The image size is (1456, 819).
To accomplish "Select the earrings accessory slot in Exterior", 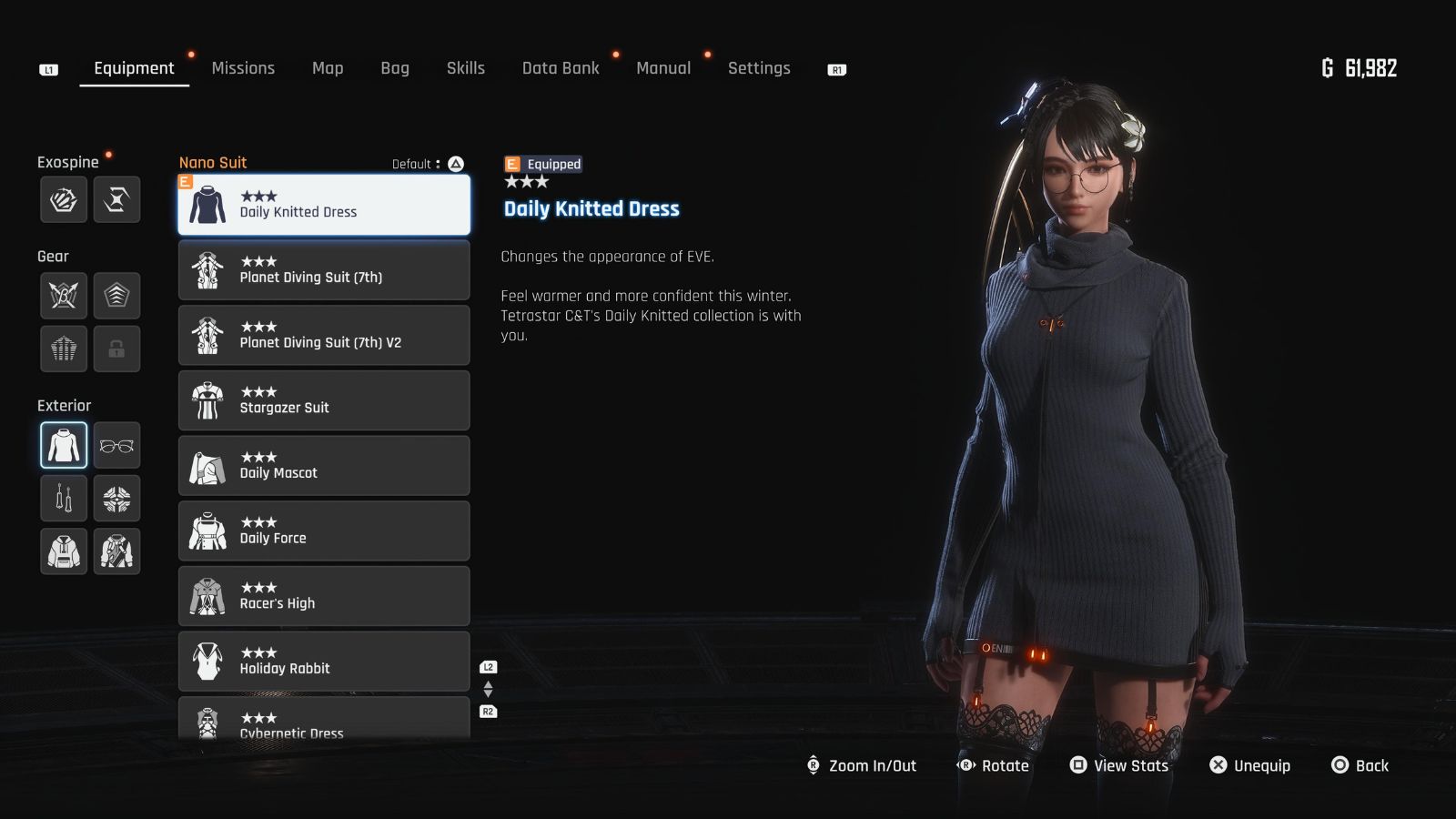I will (x=63, y=498).
